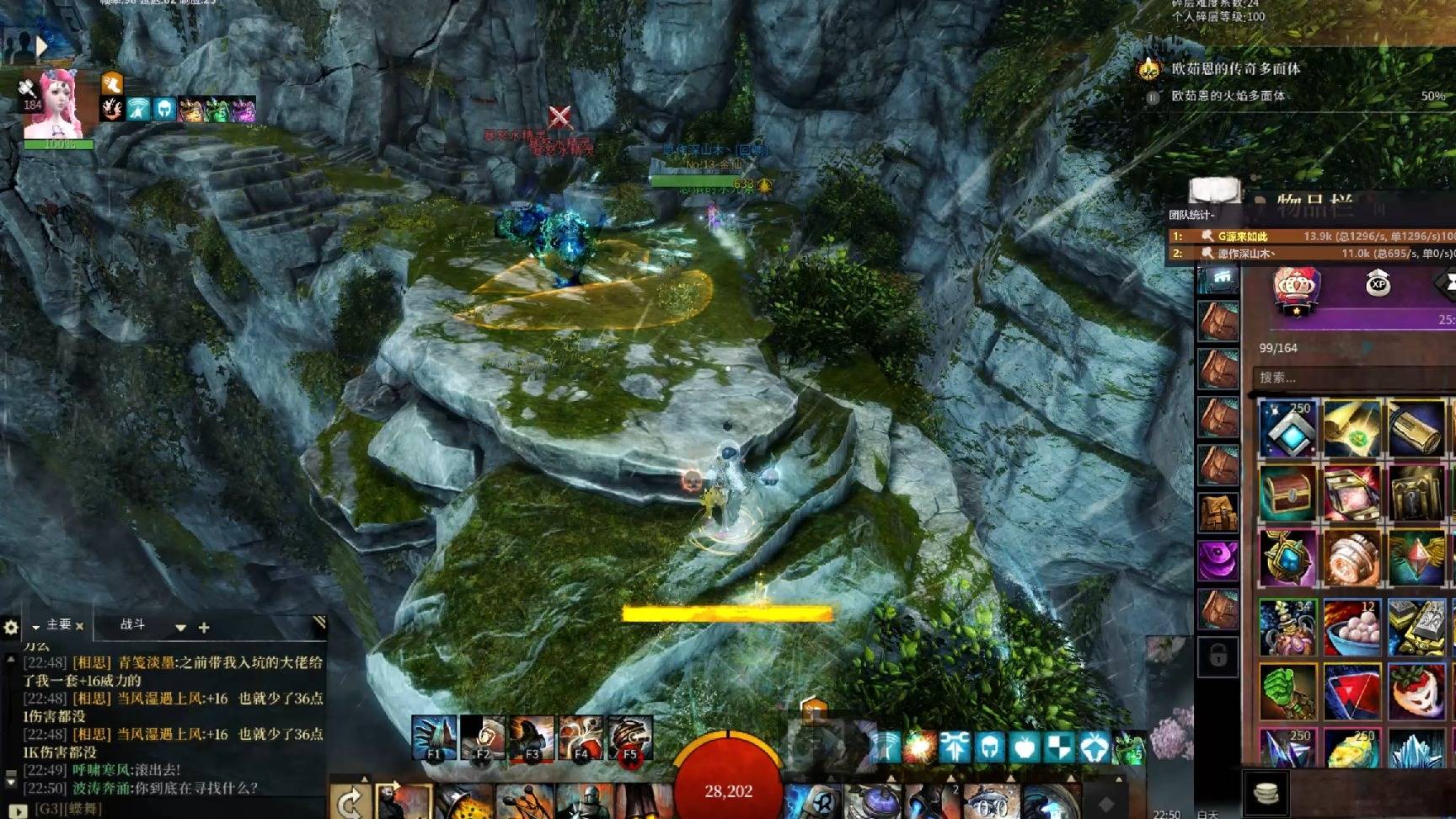Click the coin stack icon below inventory
Viewport: 1456px width, 819px height.
click(1266, 793)
